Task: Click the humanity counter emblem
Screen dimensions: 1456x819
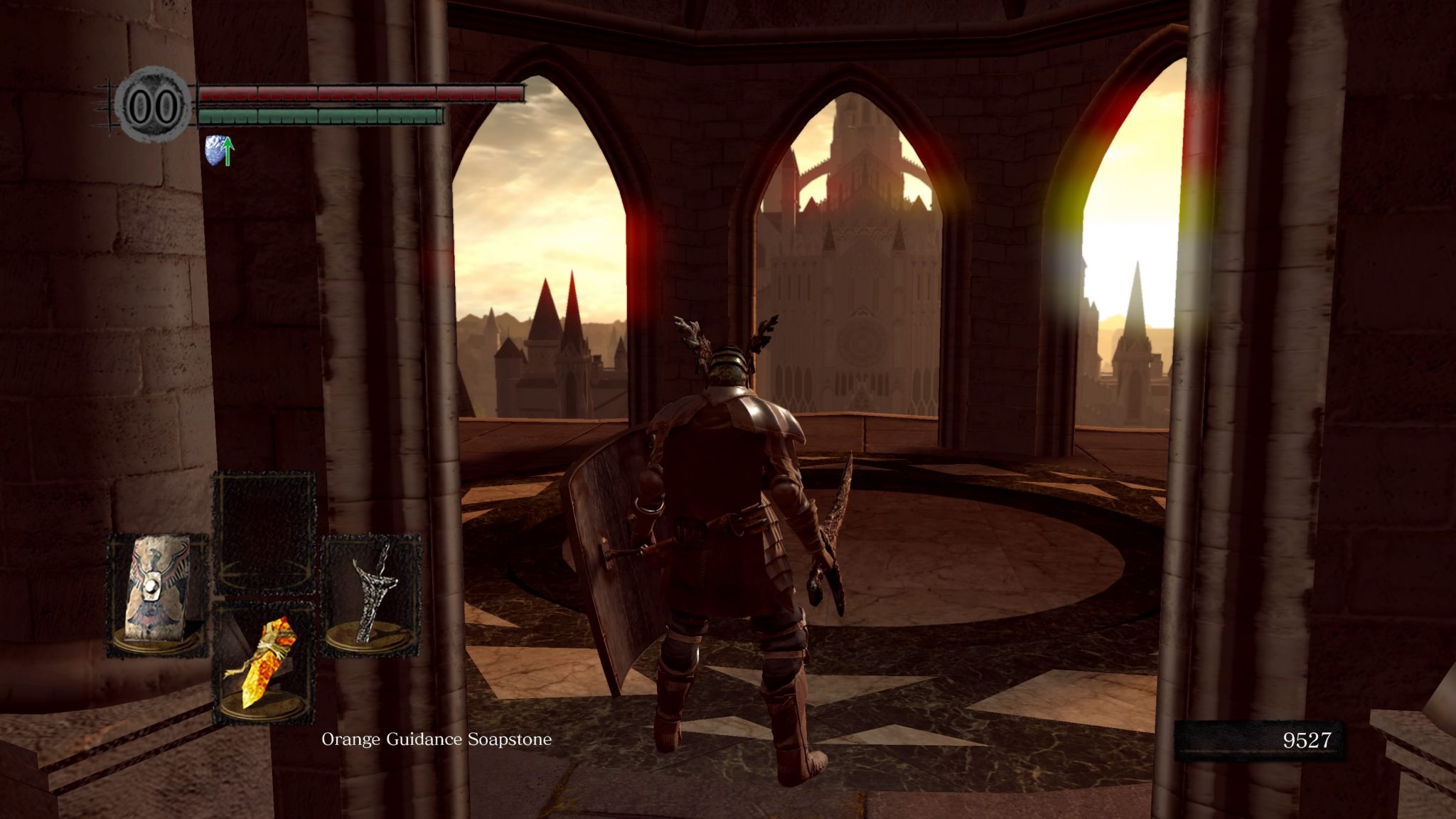Action: coord(153,105)
